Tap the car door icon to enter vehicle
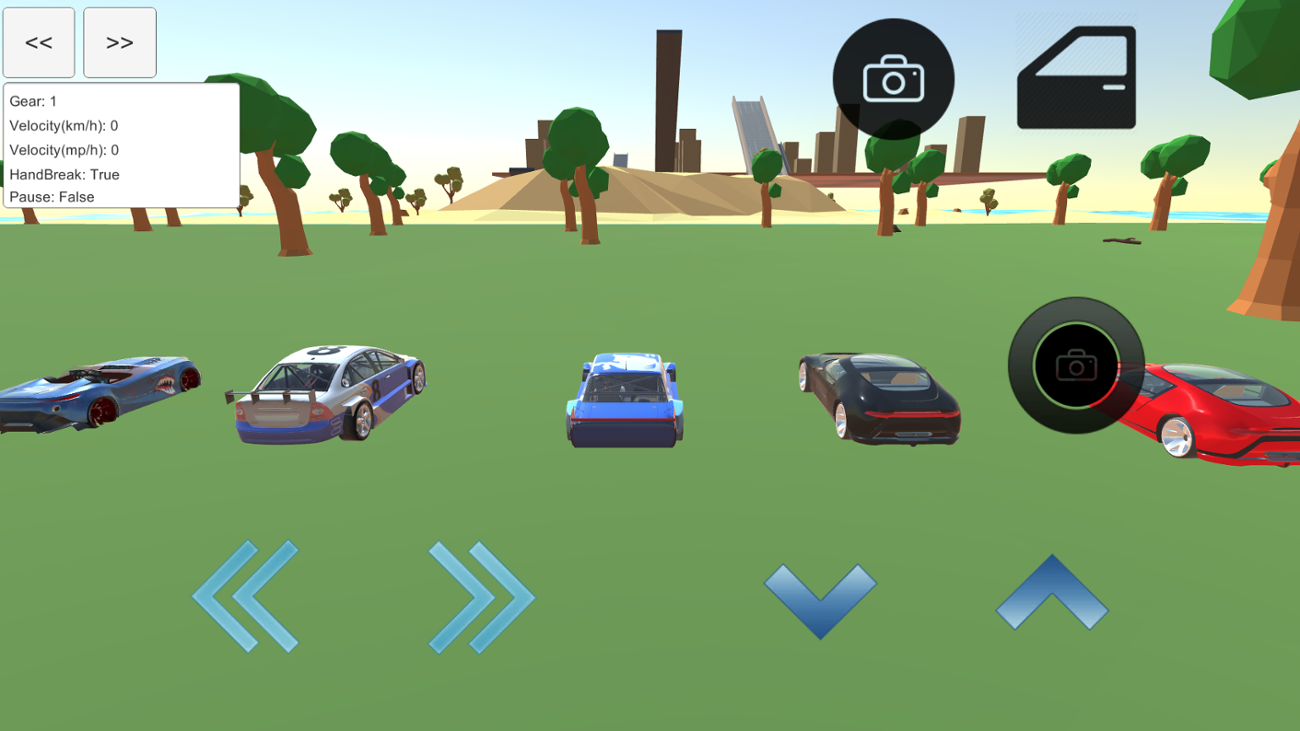Image resolution: width=1300 pixels, height=731 pixels. [1075, 78]
